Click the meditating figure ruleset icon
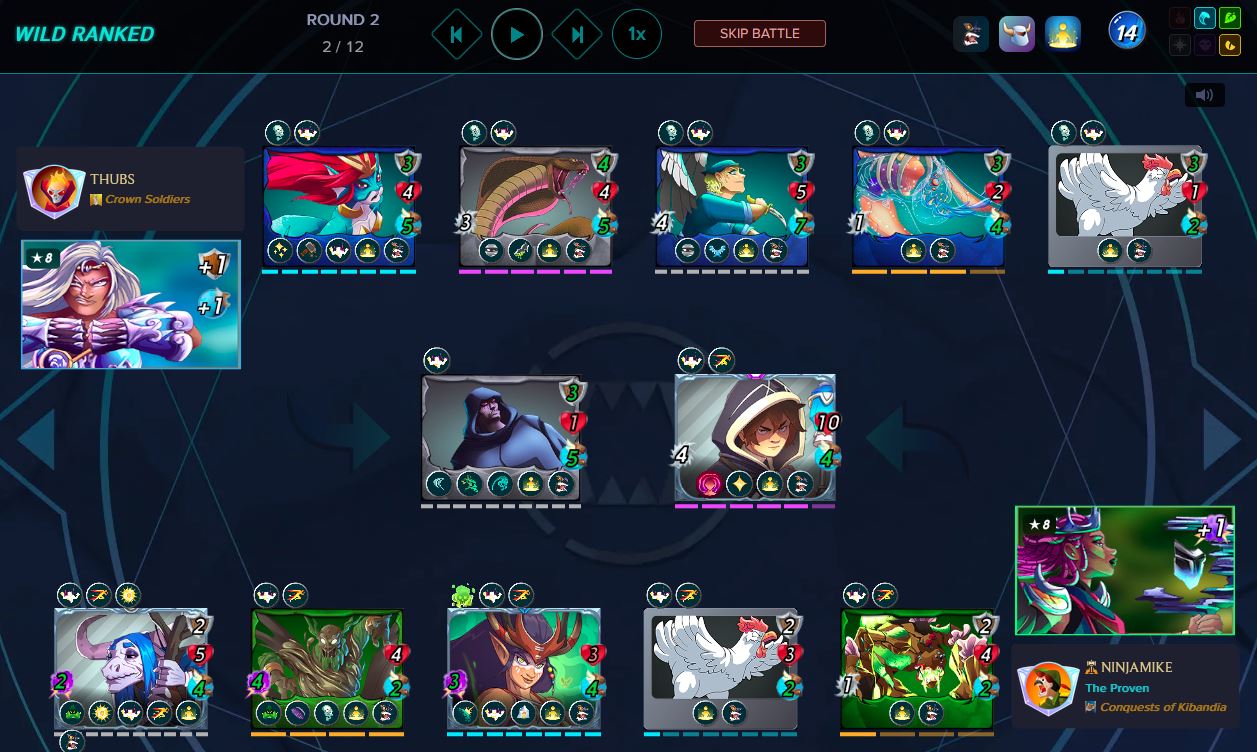The image size is (1257, 752). (1062, 34)
